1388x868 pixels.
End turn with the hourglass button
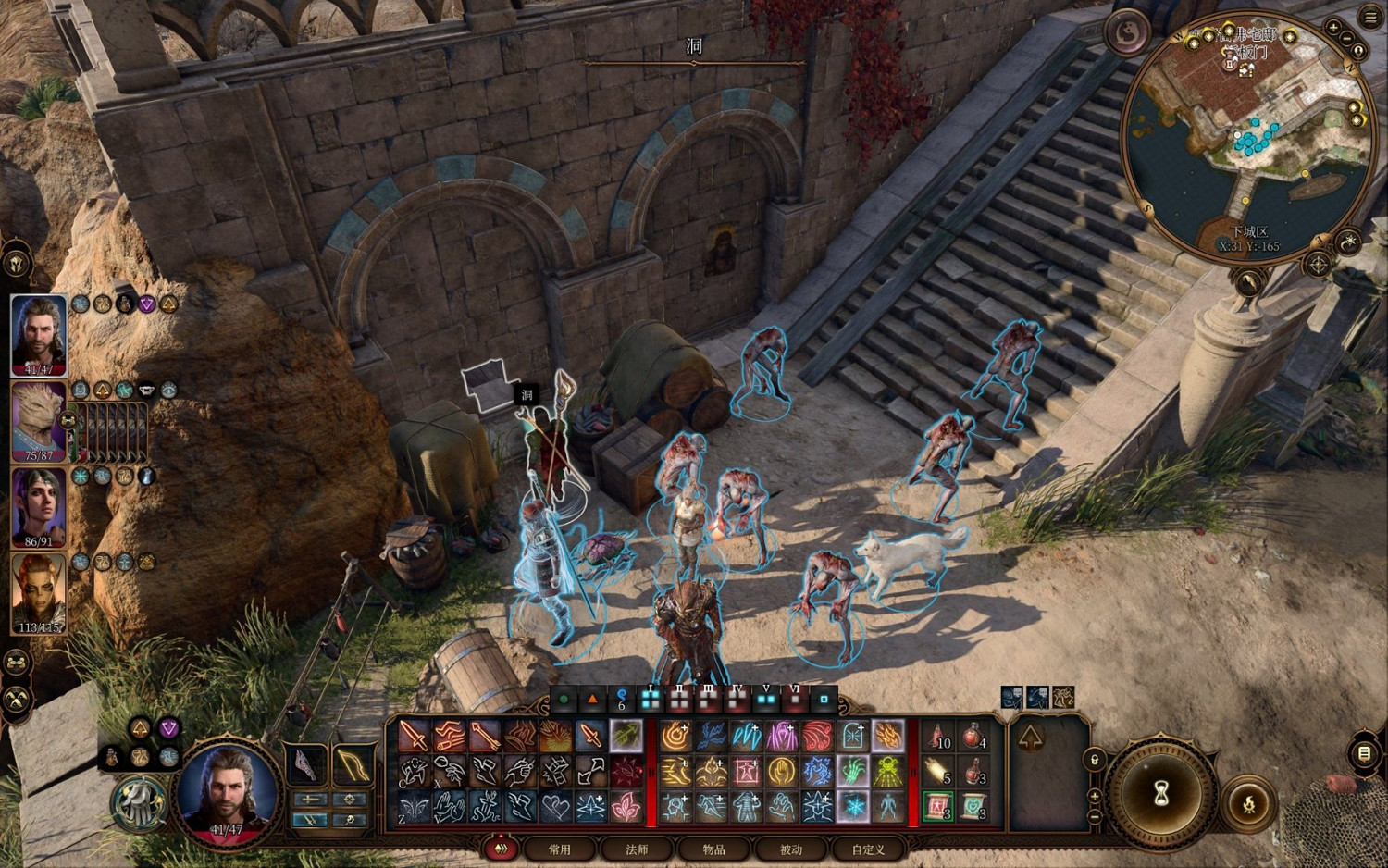coord(1162,793)
